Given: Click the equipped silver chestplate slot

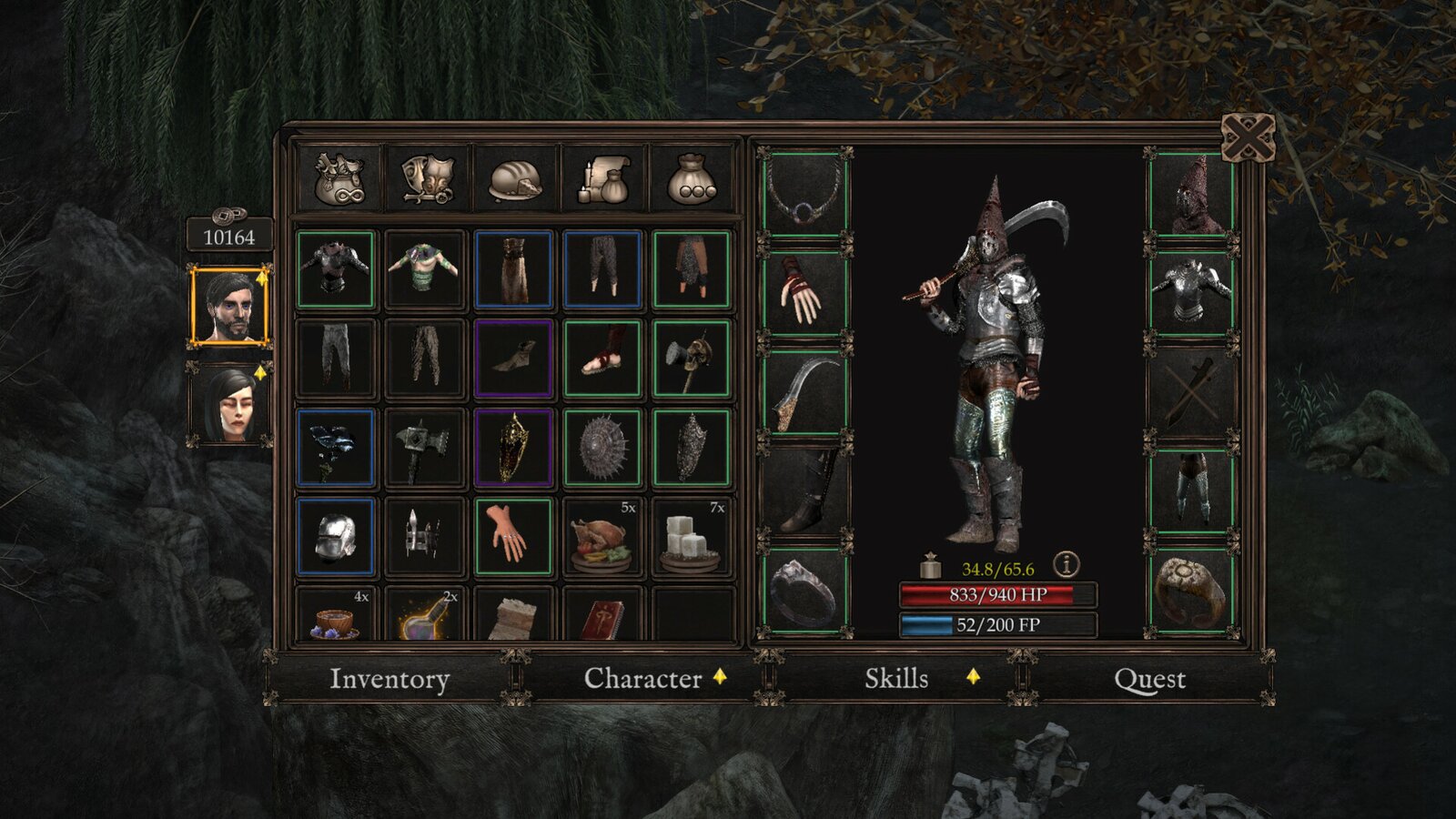Looking at the screenshot, I should tap(1192, 291).
